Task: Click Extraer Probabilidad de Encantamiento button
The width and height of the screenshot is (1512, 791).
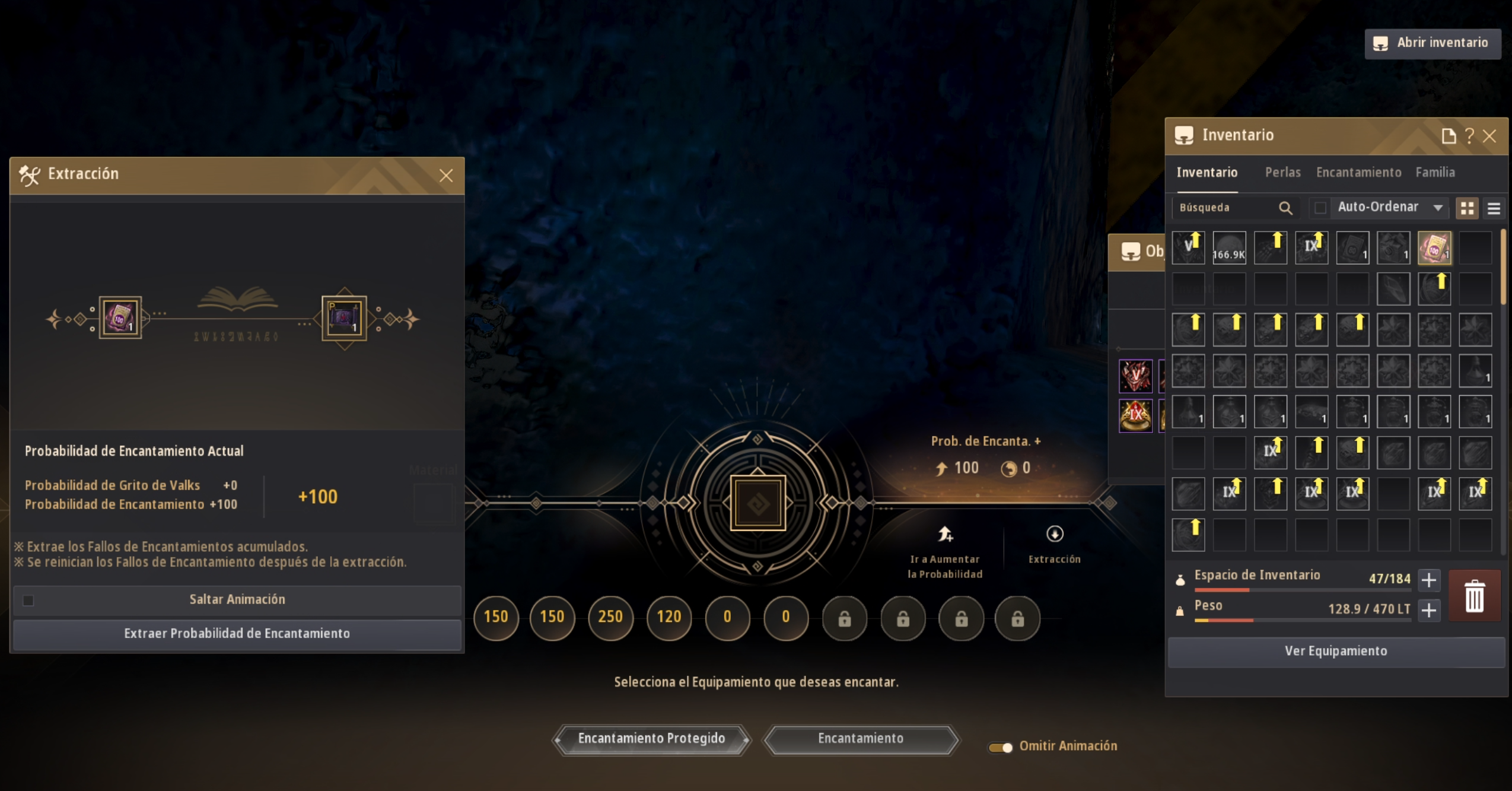Action: point(237,634)
